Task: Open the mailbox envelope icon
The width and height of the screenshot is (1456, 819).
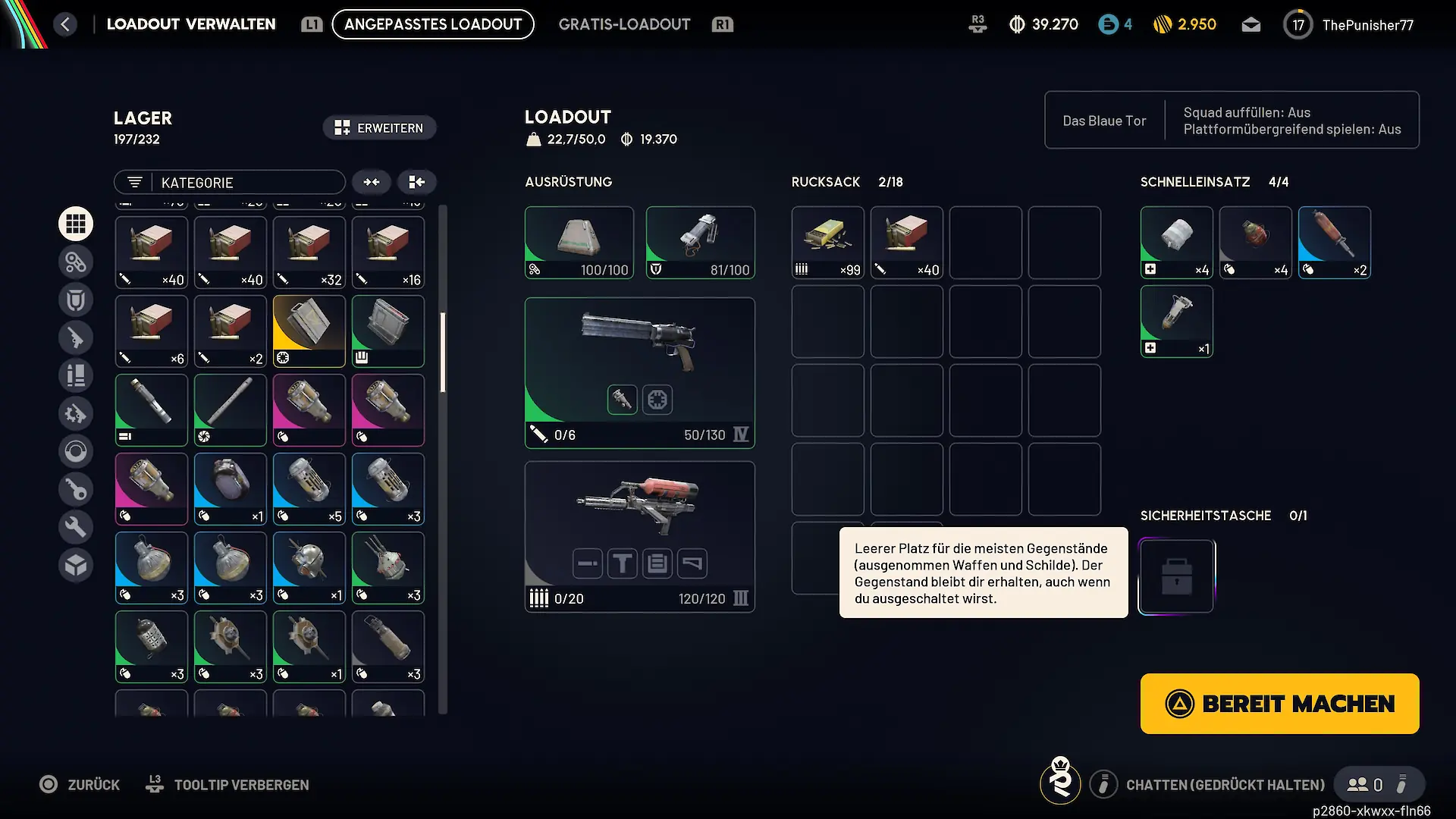Action: (1251, 25)
